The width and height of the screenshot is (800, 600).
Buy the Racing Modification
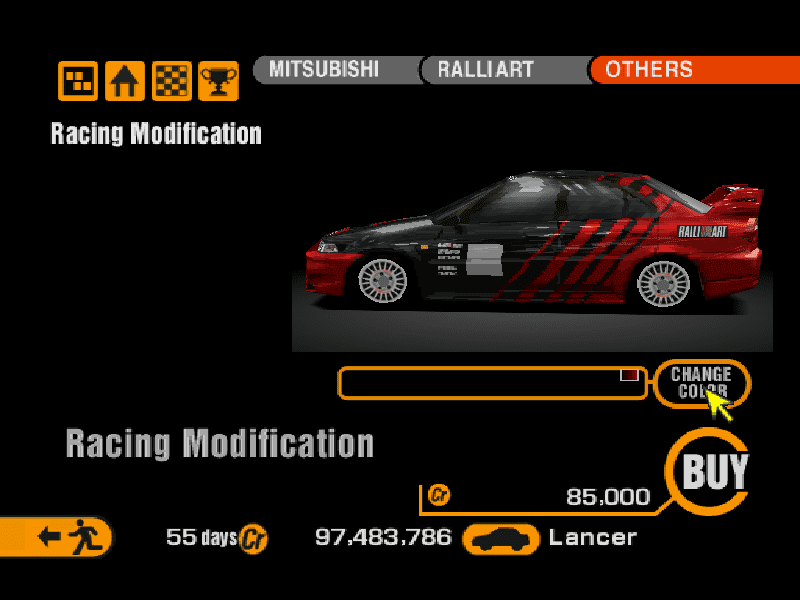click(714, 472)
